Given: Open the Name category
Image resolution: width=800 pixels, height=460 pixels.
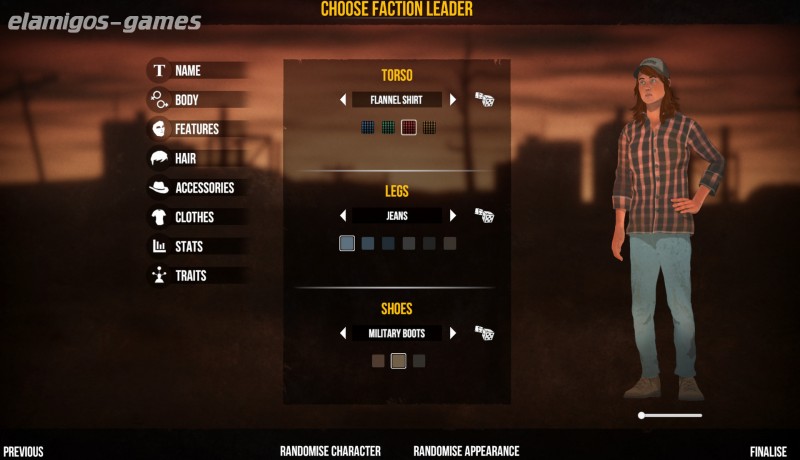Looking at the screenshot, I should [x=187, y=71].
